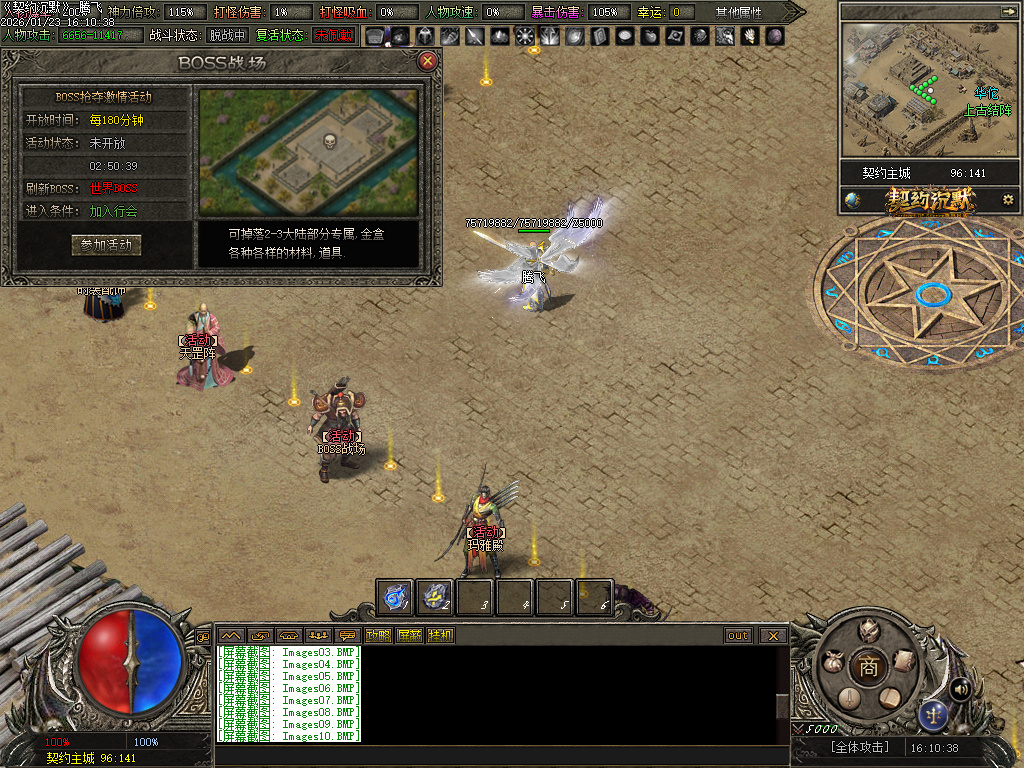Image resolution: width=1024 pixels, height=768 pixels.
Task: Open the world map globe icon
Action: 852,200
